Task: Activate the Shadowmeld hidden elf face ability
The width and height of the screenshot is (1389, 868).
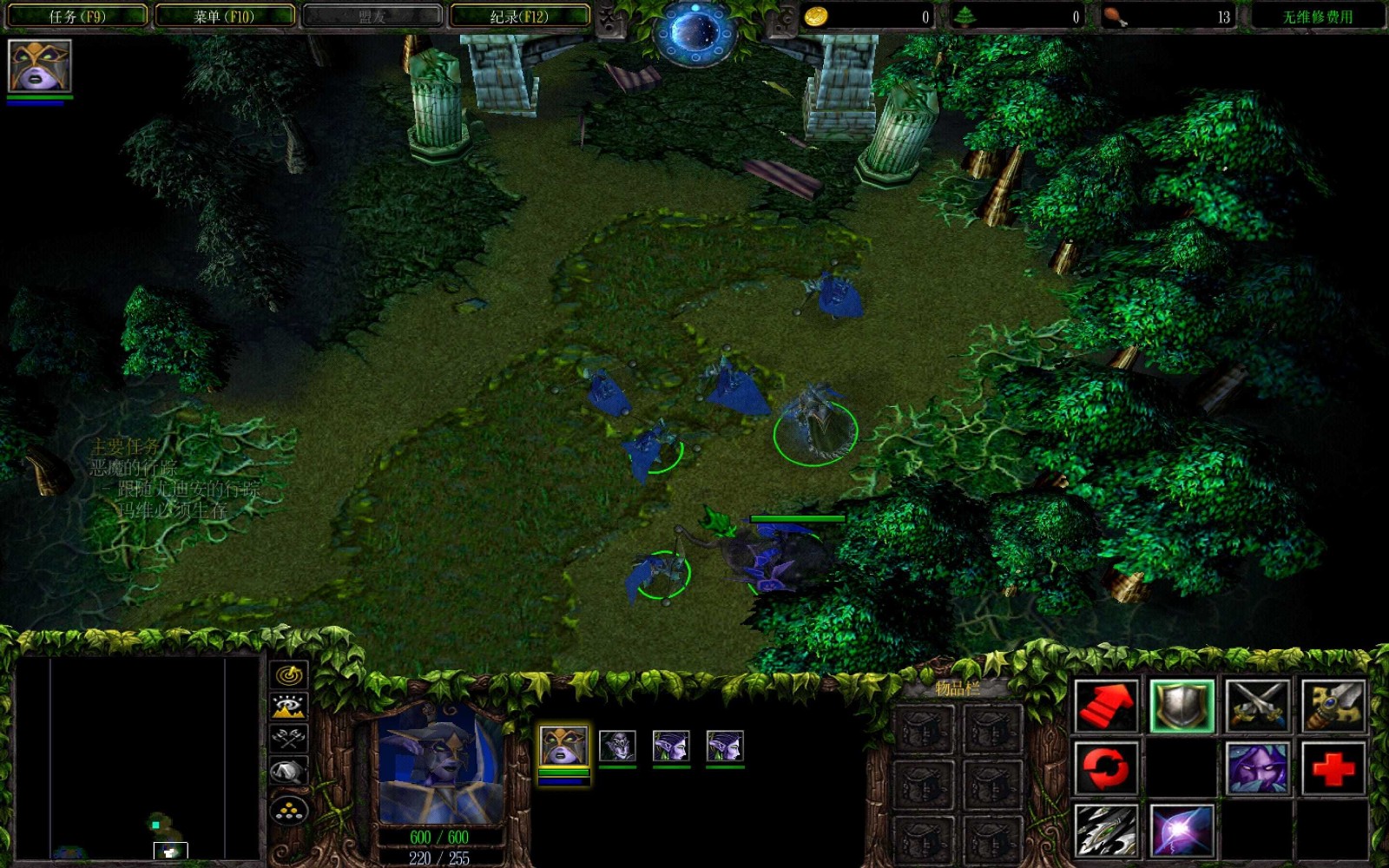Action: pyautogui.click(x=1257, y=768)
